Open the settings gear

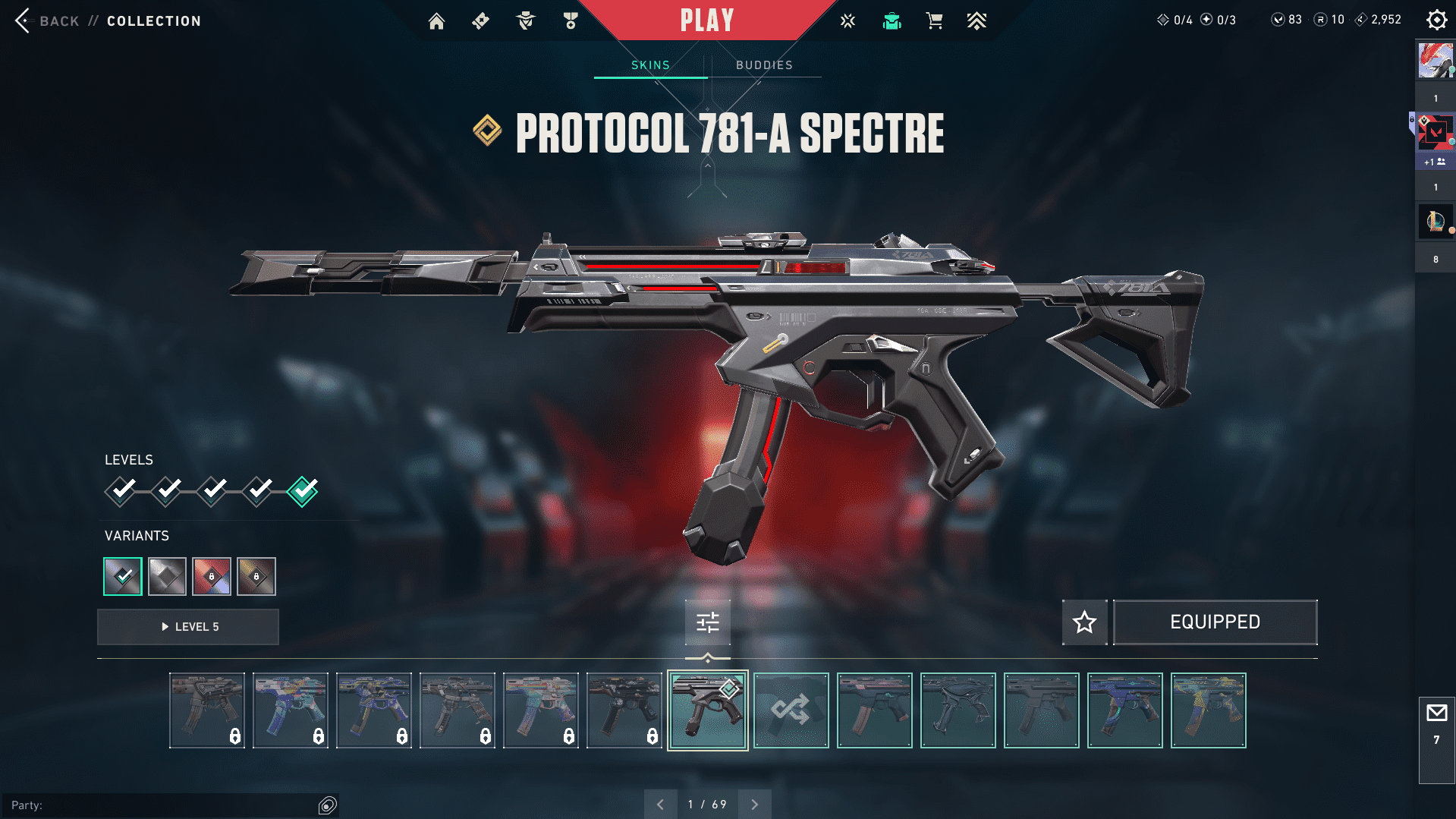pyautogui.click(x=1436, y=20)
